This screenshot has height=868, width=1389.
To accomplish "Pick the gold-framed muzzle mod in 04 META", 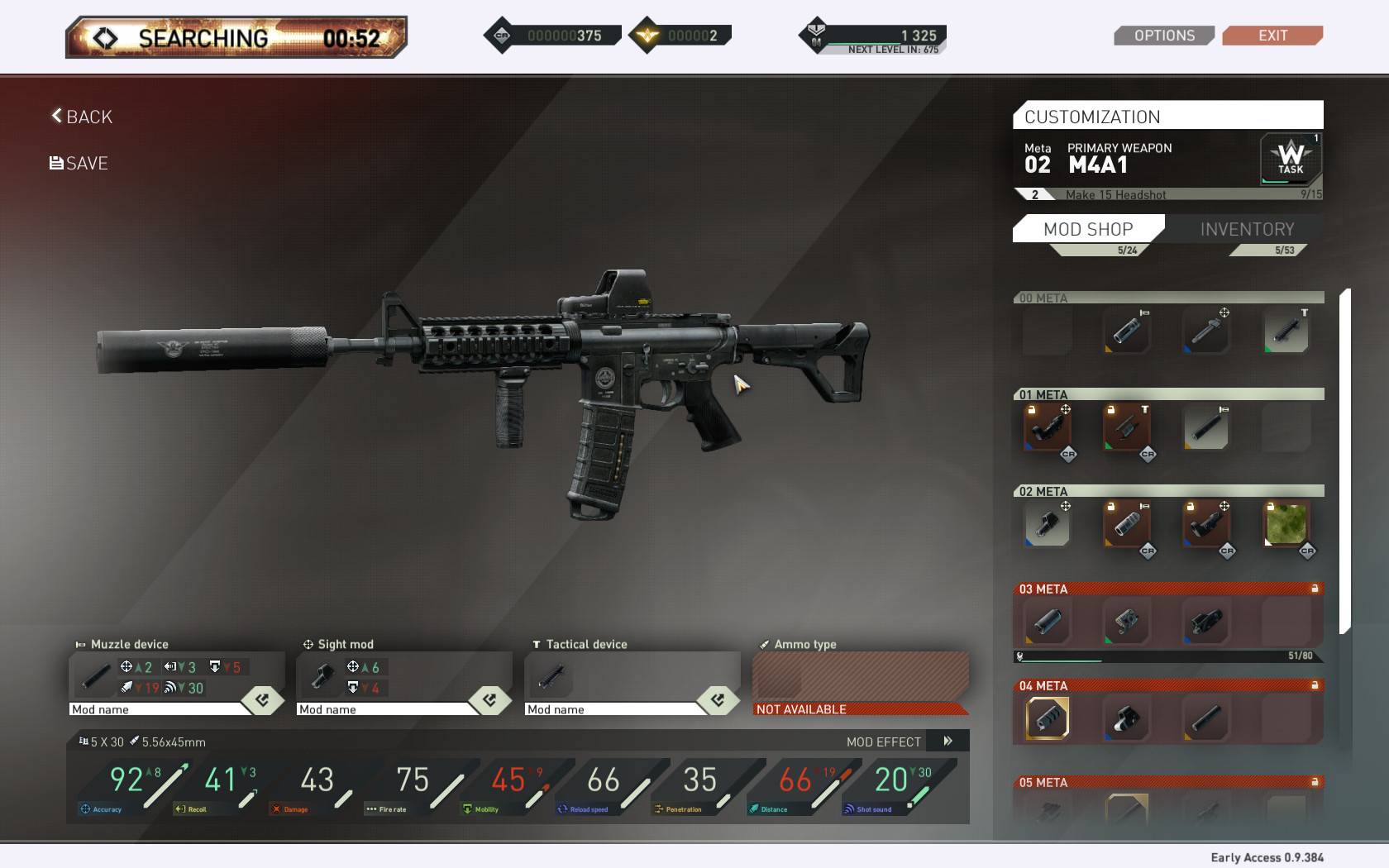I will pyautogui.click(x=1048, y=718).
